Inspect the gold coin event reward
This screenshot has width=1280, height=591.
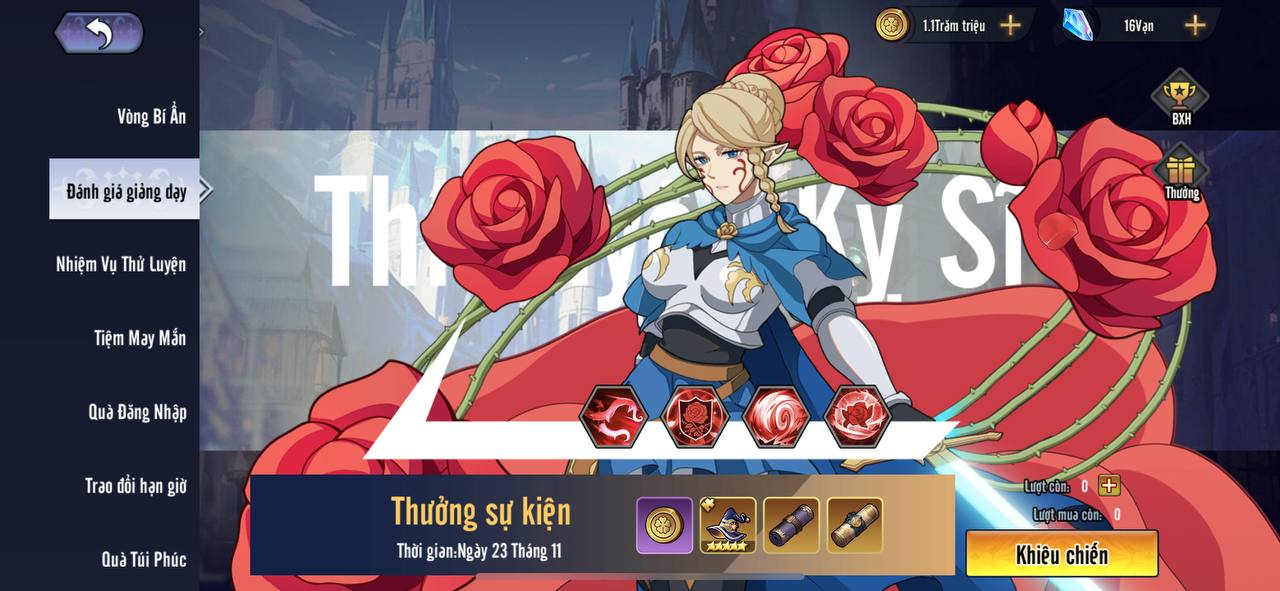tap(664, 525)
